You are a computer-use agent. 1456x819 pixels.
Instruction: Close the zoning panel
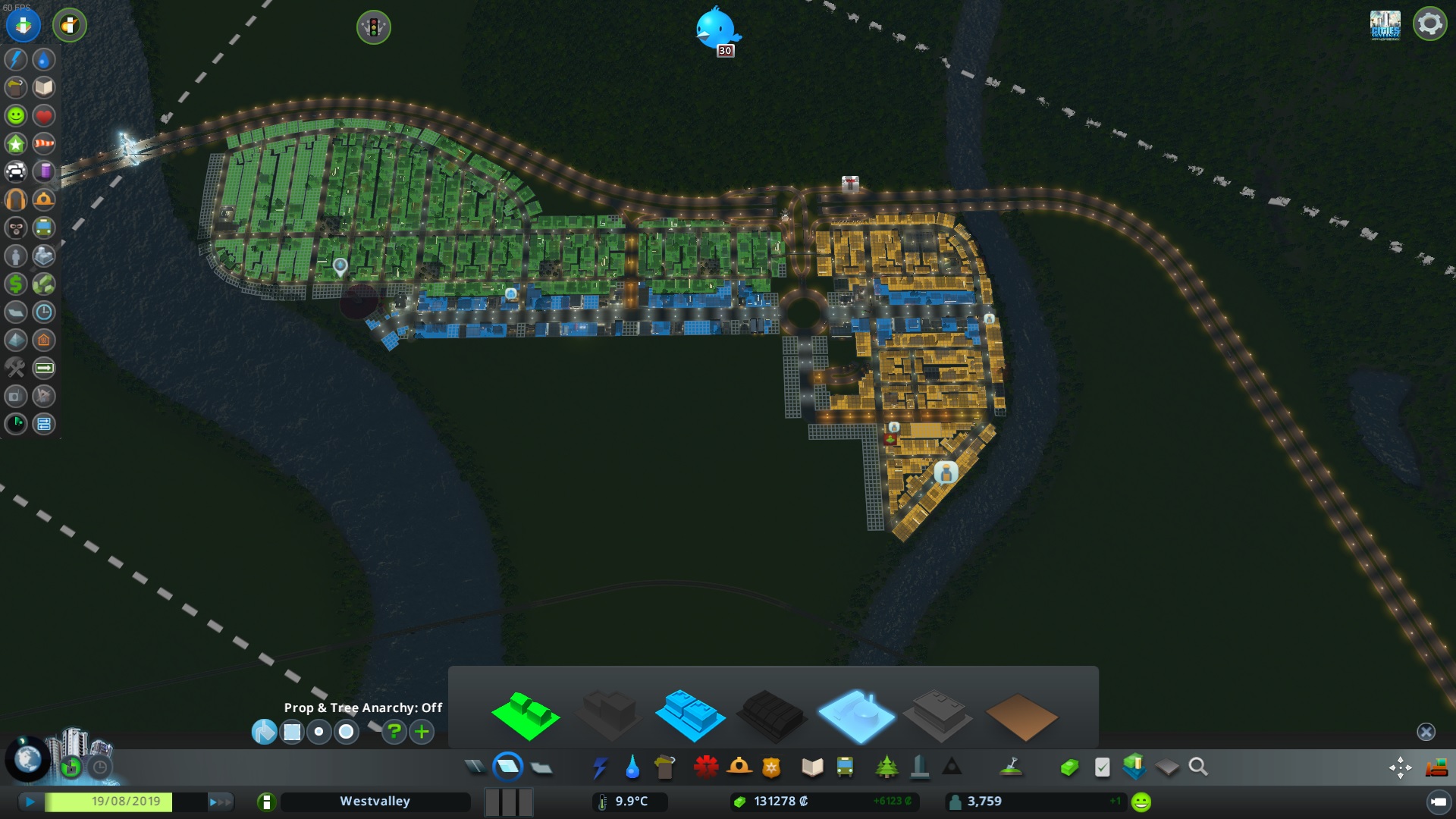[1426, 732]
